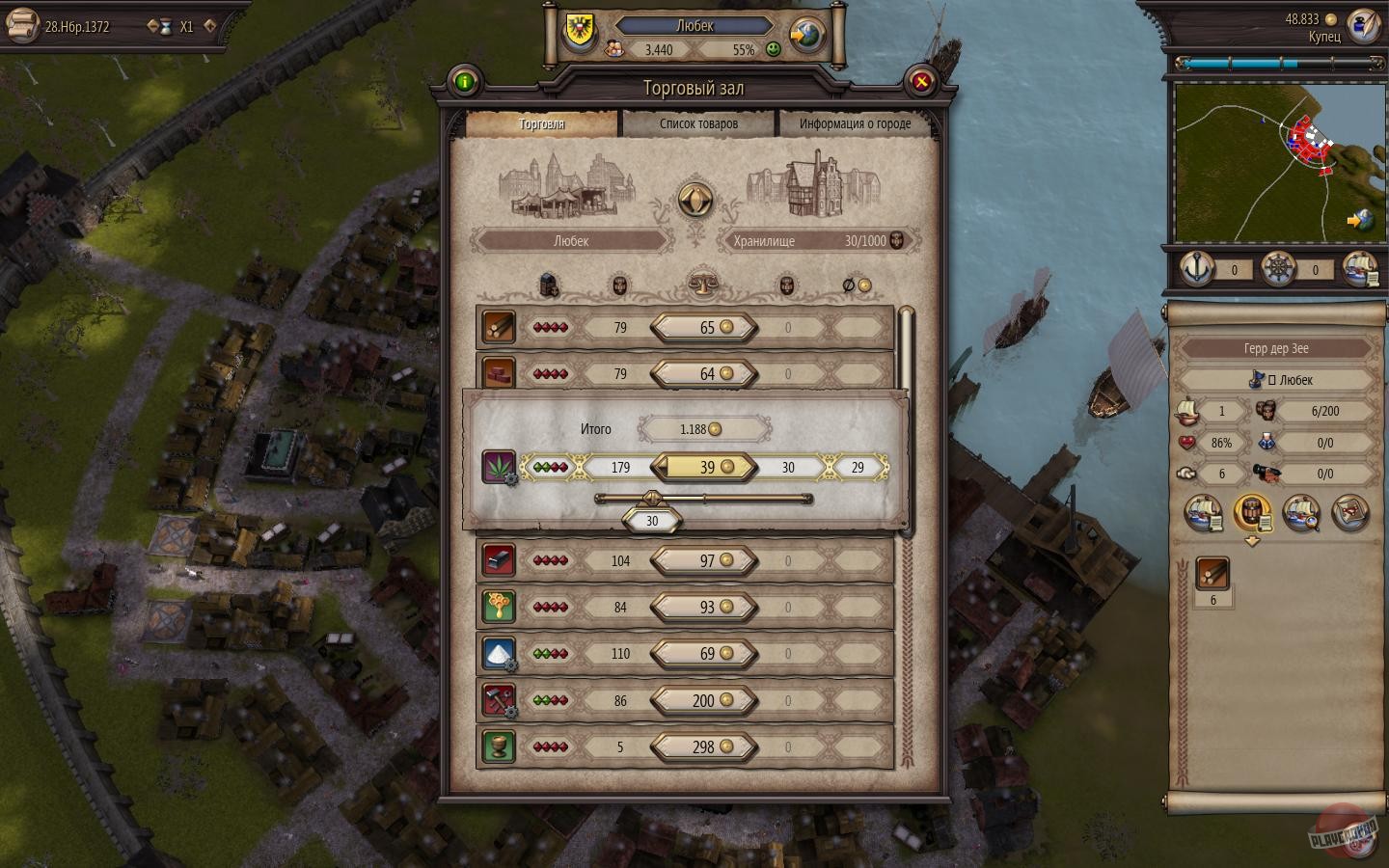1389x868 pixels.
Task: Toggle the game speed X1 control
Action: (x=186, y=27)
